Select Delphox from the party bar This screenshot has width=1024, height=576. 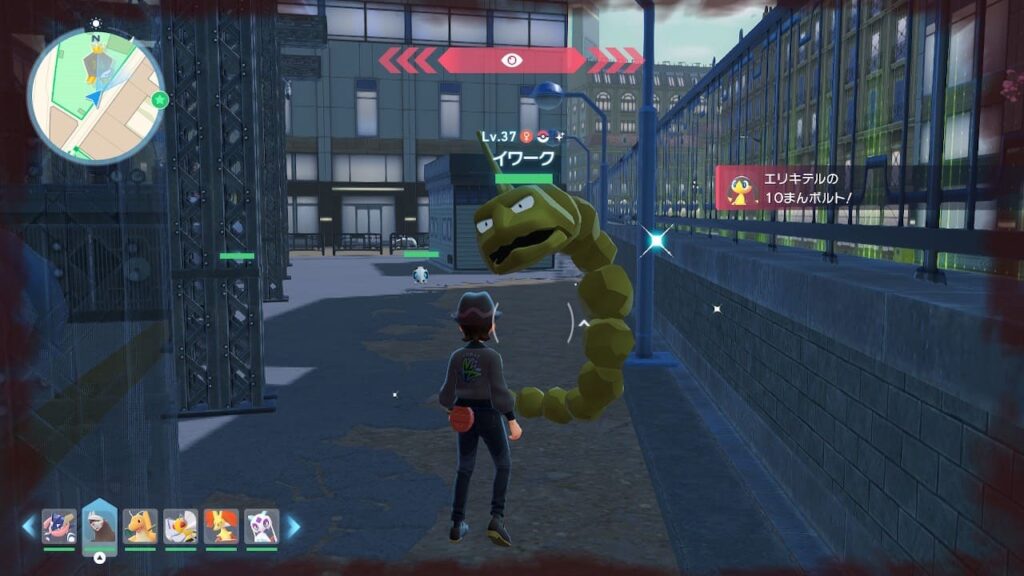[220, 526]
